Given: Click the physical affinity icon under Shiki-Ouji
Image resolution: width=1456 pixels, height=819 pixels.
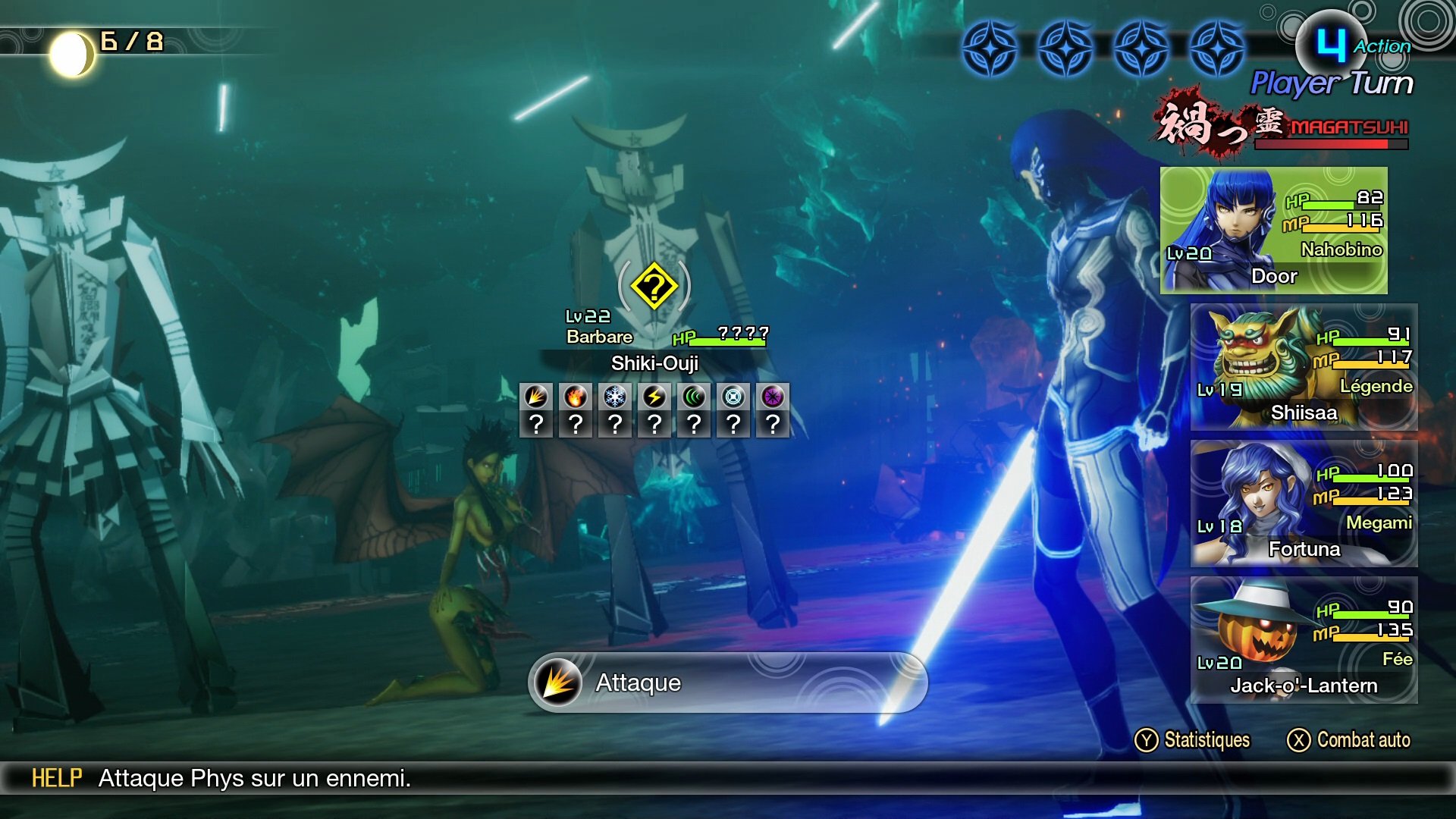Looking at the screenshot, I should tap(536, 397).
